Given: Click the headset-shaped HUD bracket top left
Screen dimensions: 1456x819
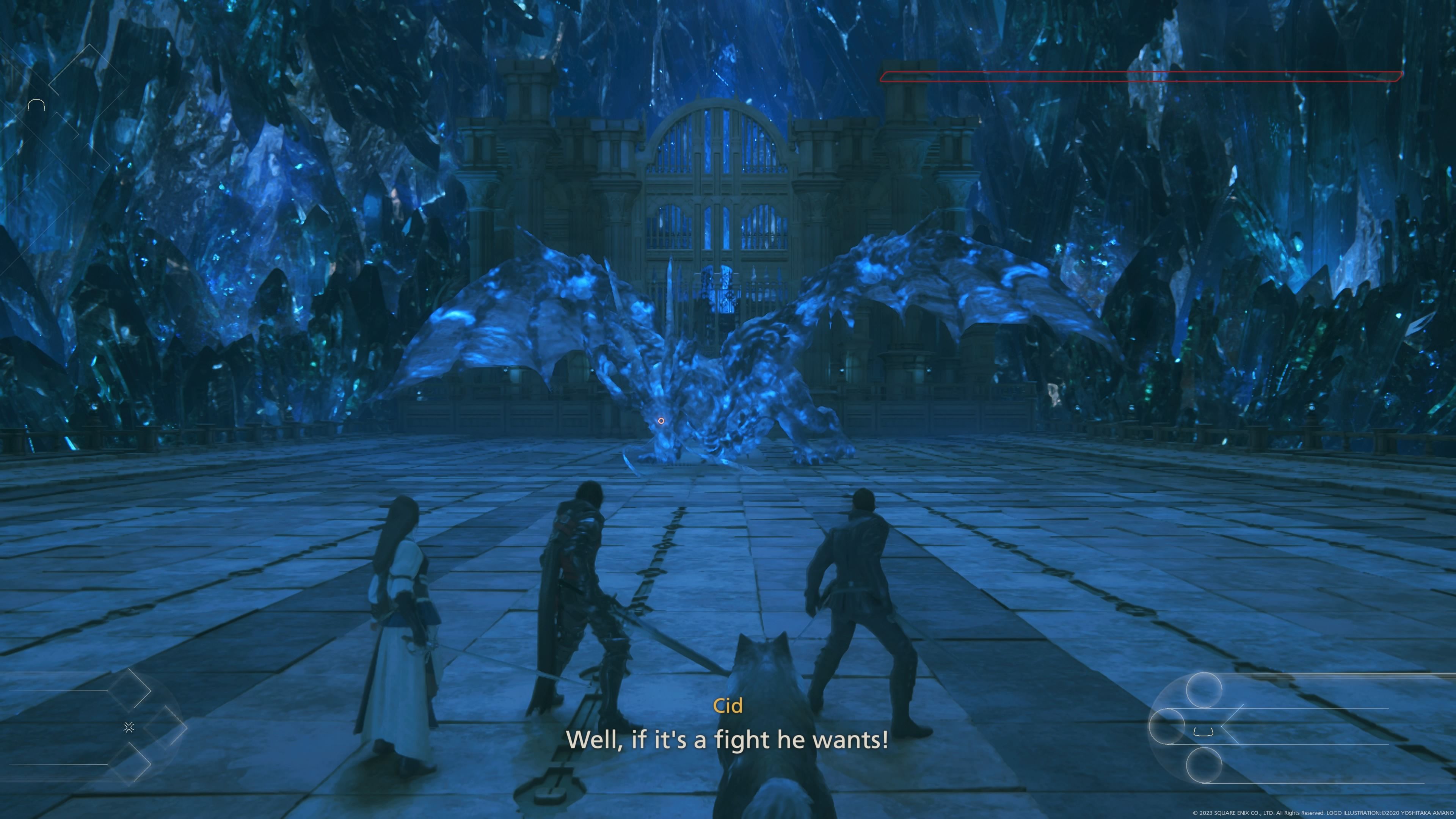Looking at the screenshot, I should coord(37,105).
